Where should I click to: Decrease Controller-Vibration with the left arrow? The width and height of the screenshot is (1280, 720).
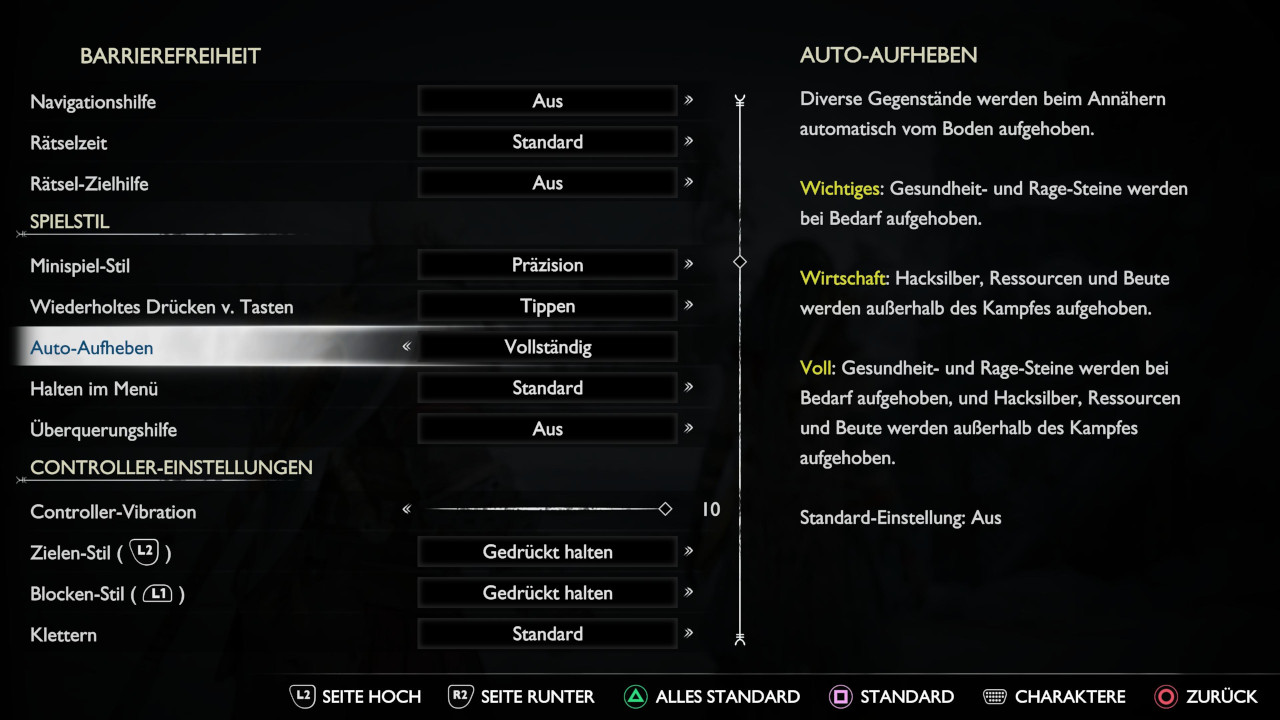(x=407, y=510)
